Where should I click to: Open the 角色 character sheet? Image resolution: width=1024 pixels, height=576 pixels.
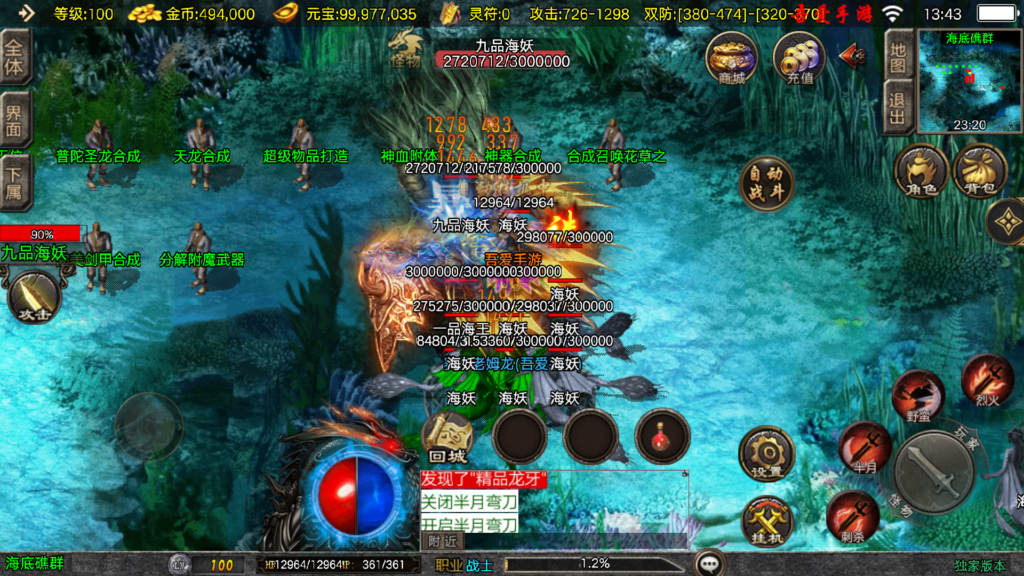(x=921, y=170)
